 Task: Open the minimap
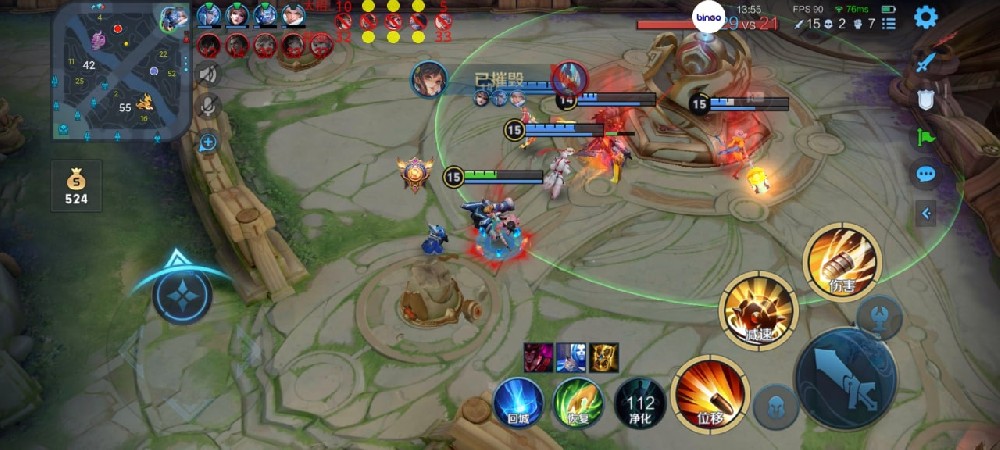[122, 70]
